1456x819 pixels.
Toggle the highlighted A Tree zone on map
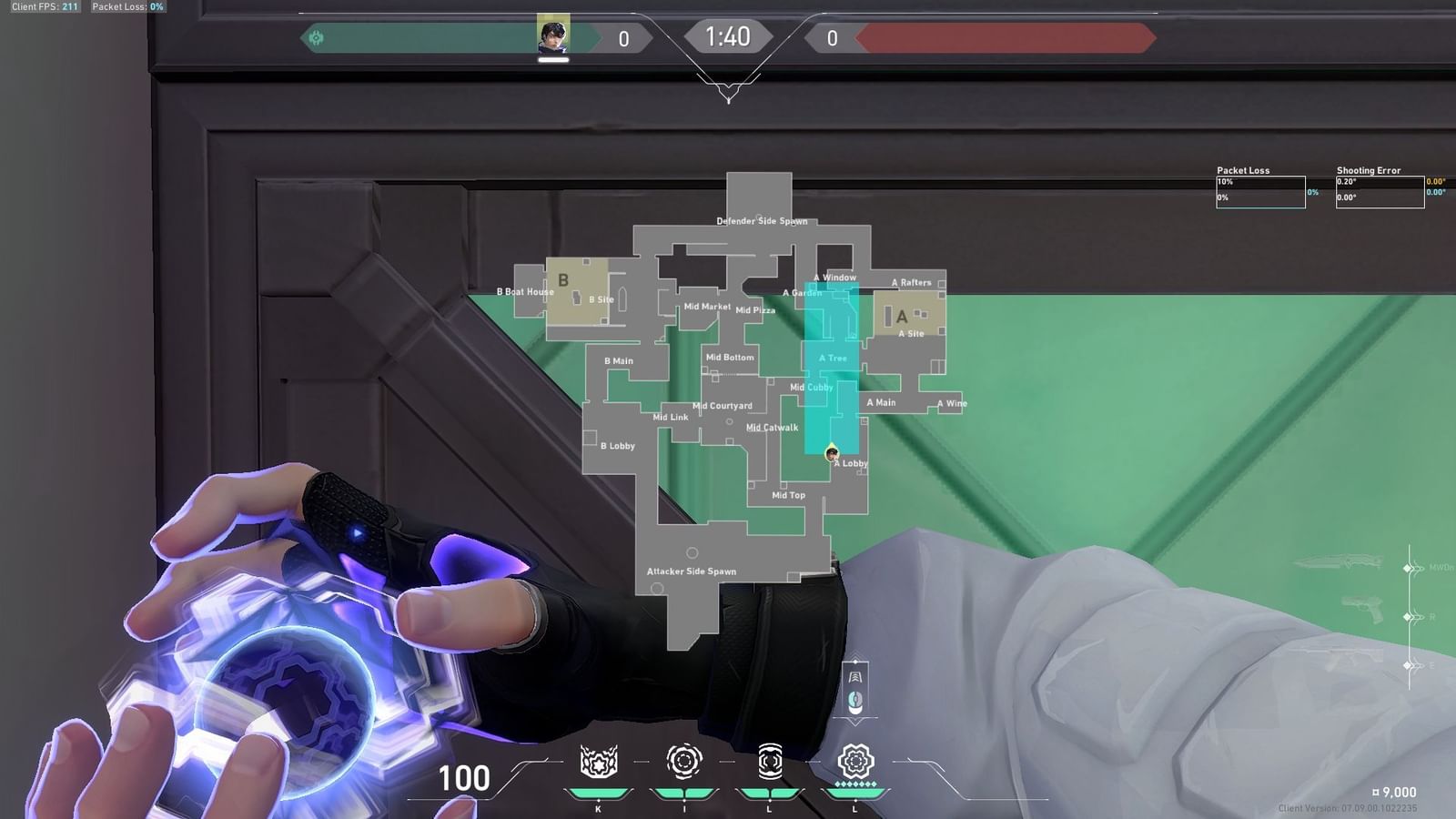tap(833, 359)
